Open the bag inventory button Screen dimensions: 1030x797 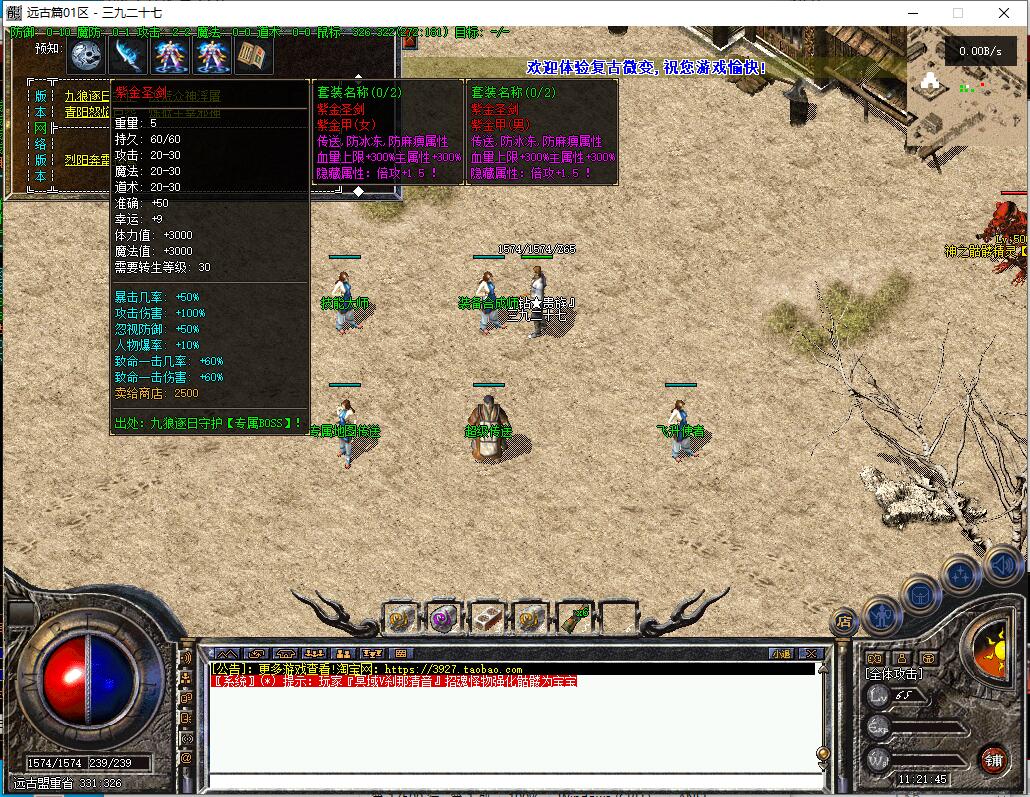click(x=920, y=595)
